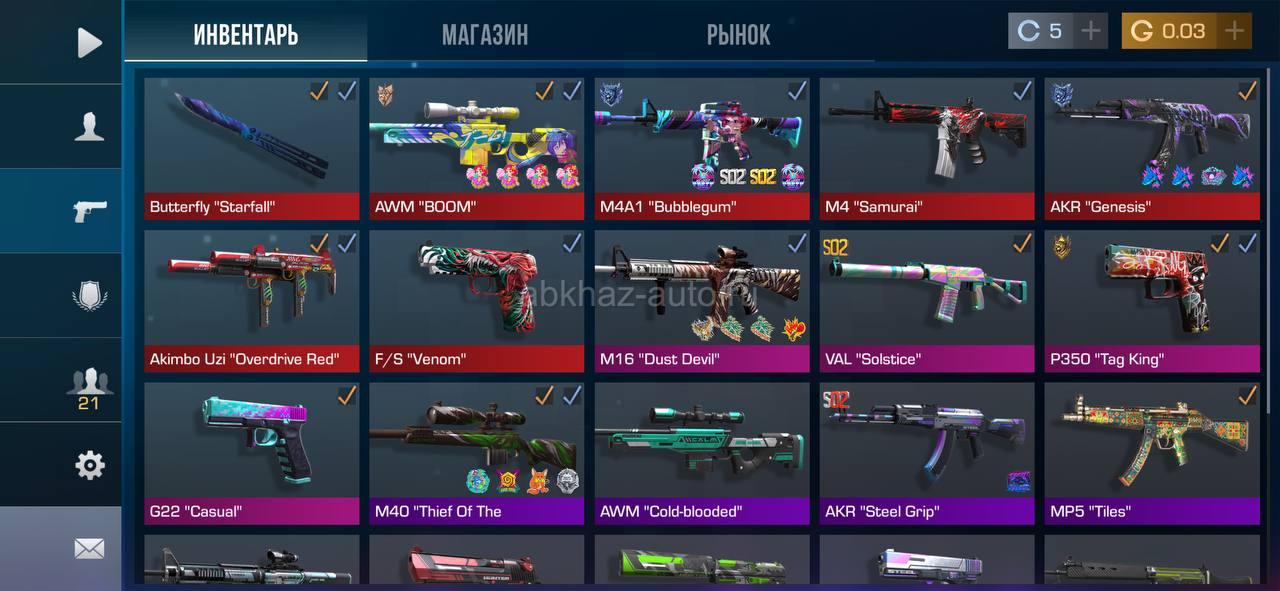
Task: Select the Butterfly "Starfall" knife
Action: click(x=251, y=148)
